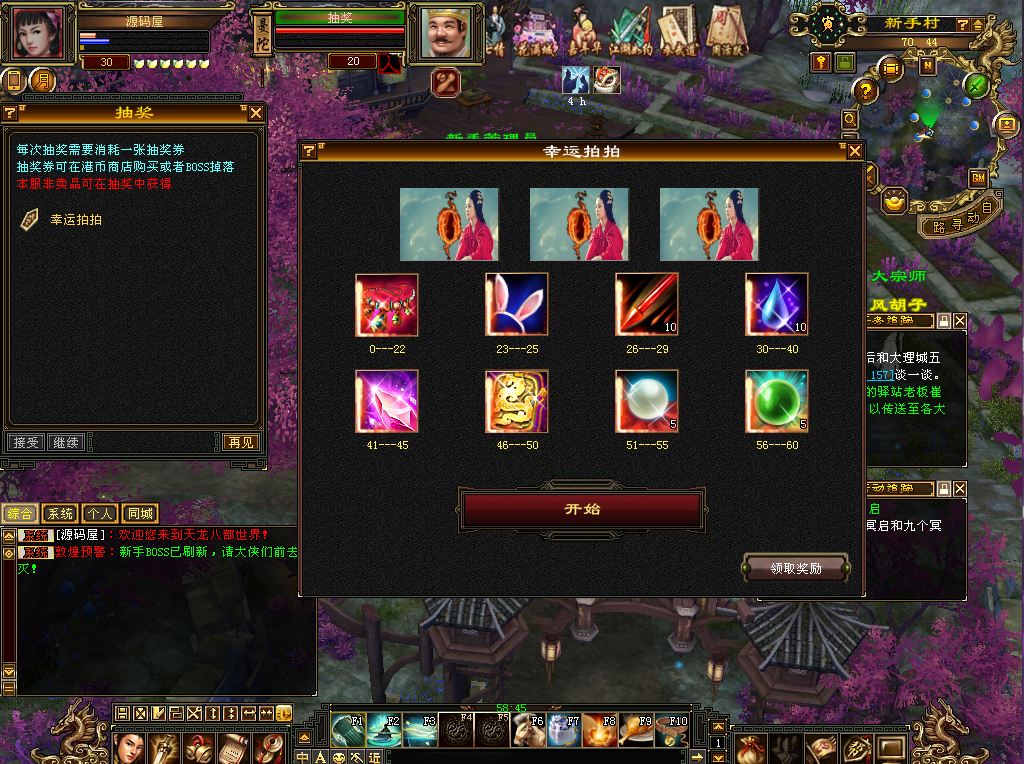Click the target NPC portrait
Screen dimensions: 1024x764
coord(444,34)
